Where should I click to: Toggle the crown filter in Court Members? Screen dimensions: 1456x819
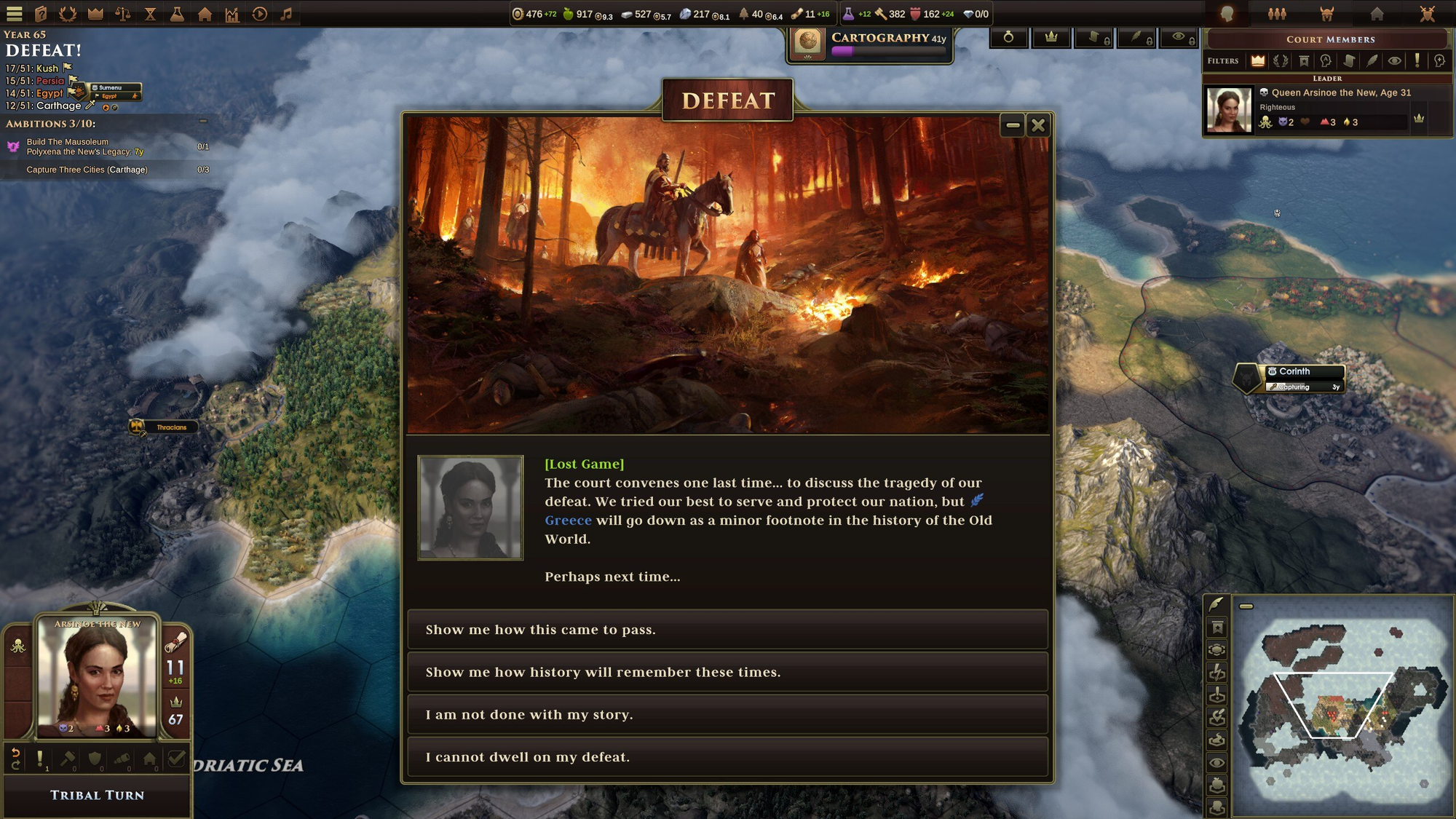click(1257, 61)
